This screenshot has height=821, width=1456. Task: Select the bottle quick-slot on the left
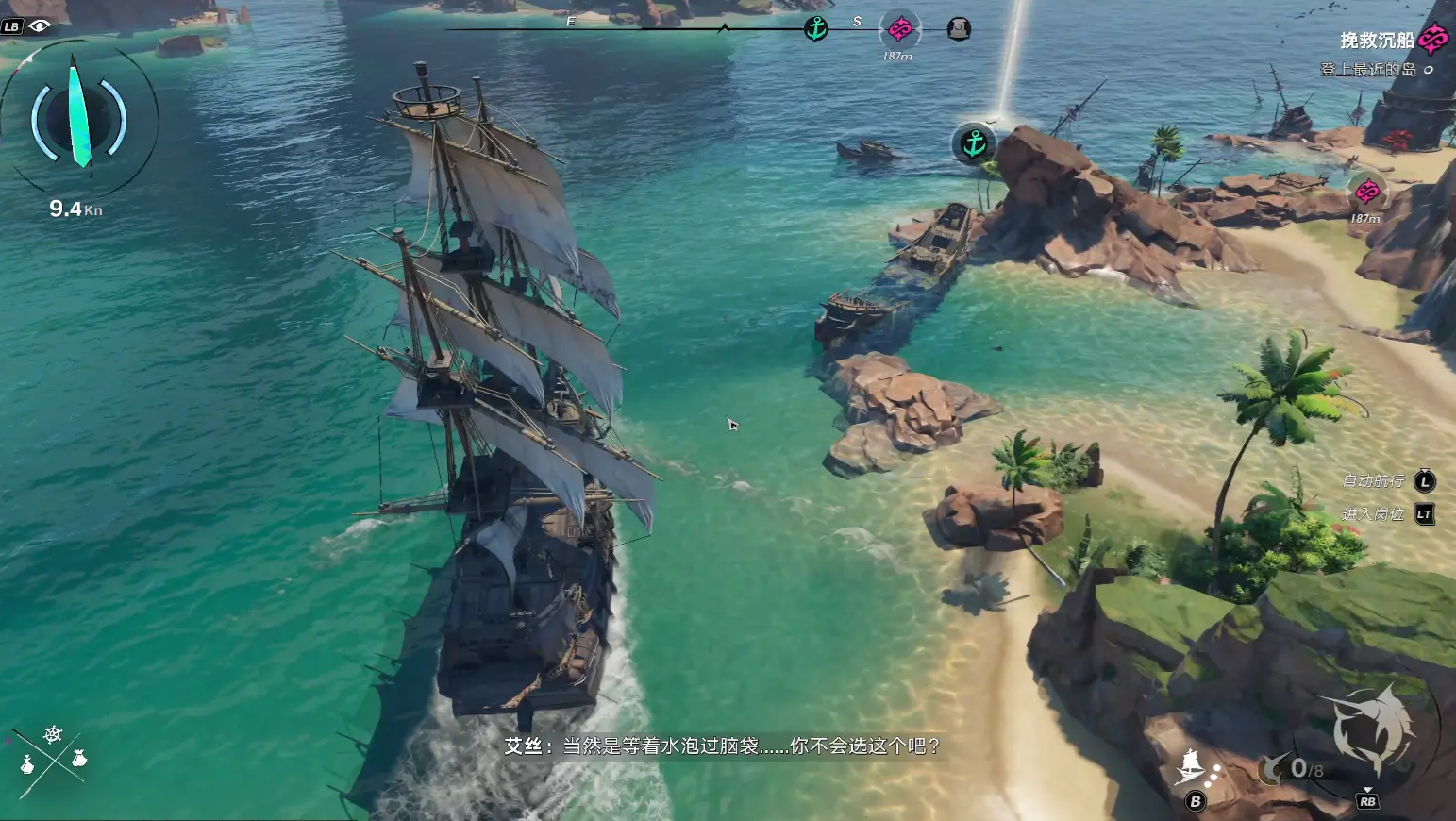point(27,763)
